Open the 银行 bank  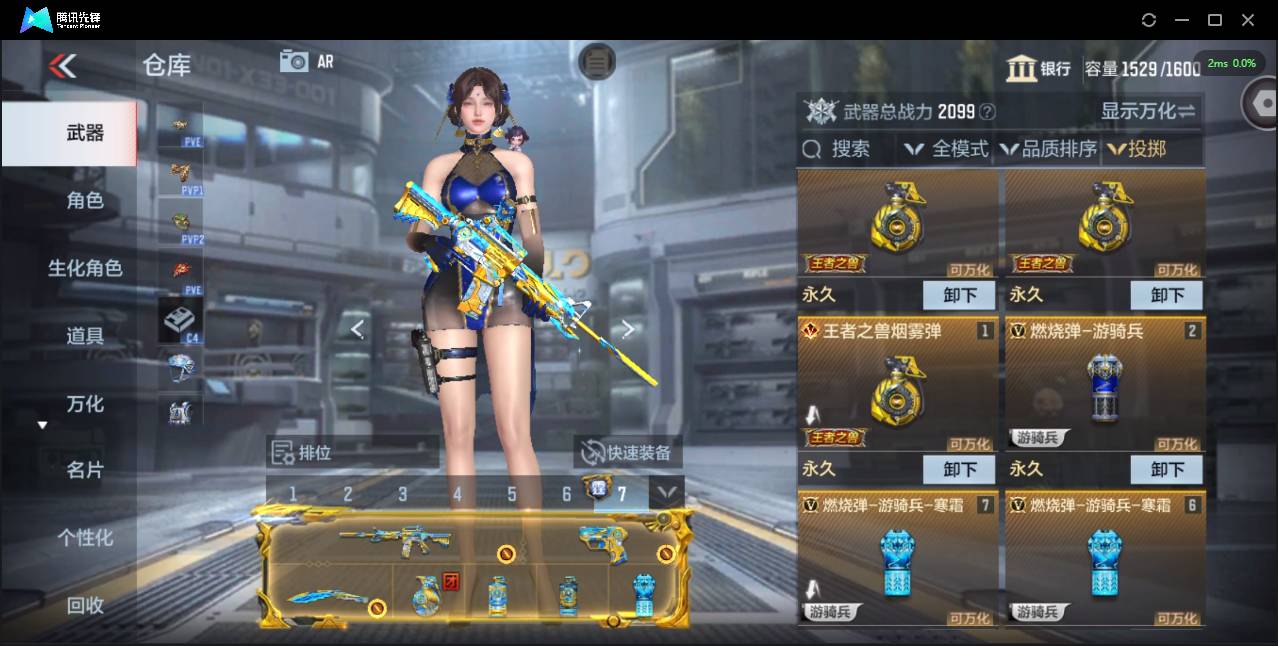click(x=1038, y=68)
